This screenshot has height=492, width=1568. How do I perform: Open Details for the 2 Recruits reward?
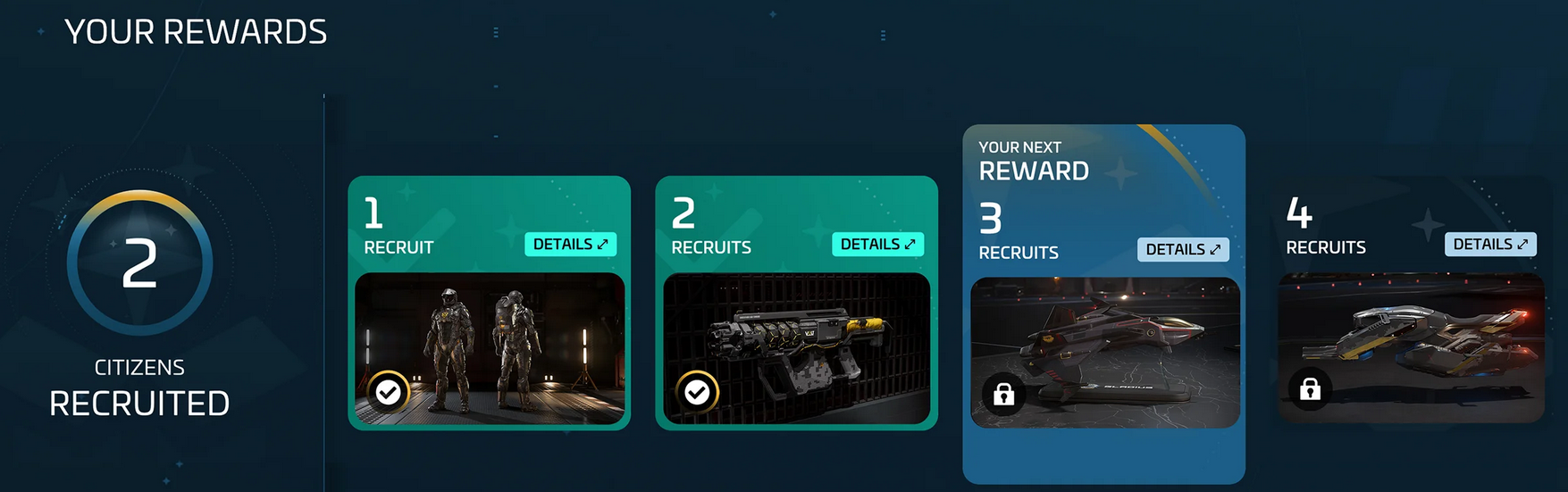point(877,245)
